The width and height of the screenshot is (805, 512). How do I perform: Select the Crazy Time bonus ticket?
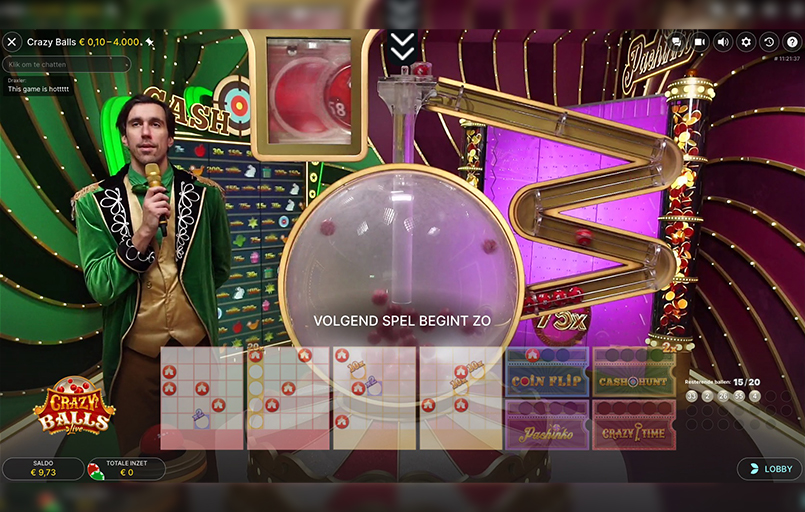tap(633, 425)
